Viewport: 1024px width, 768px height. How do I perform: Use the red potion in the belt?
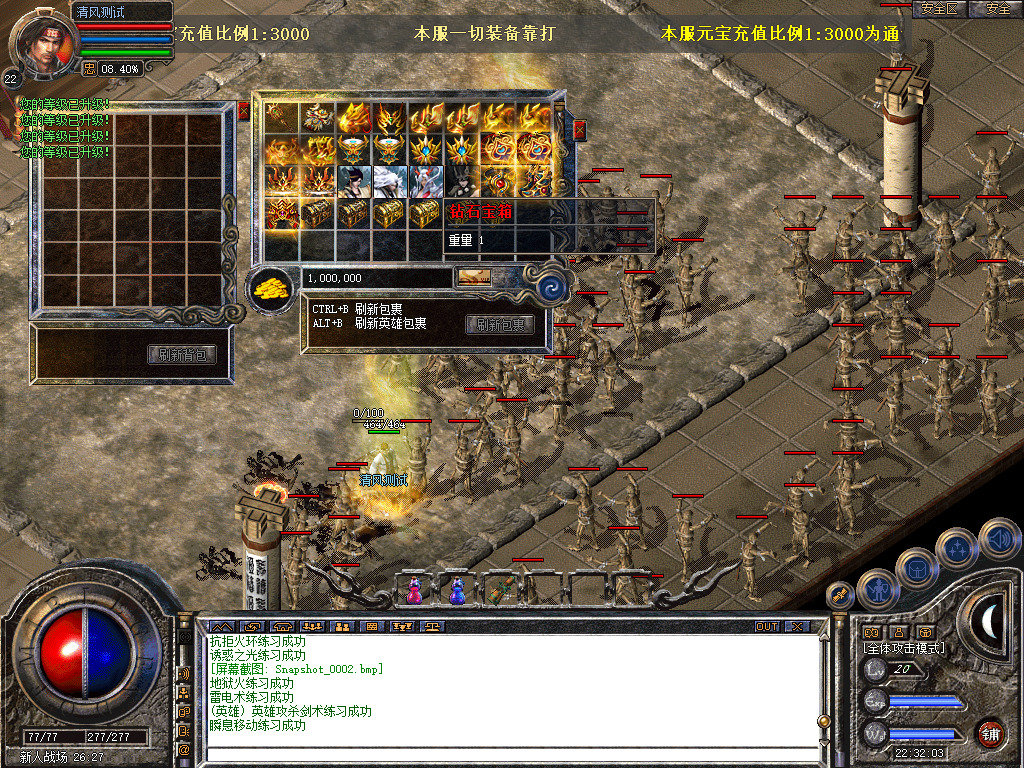point(413,590)
